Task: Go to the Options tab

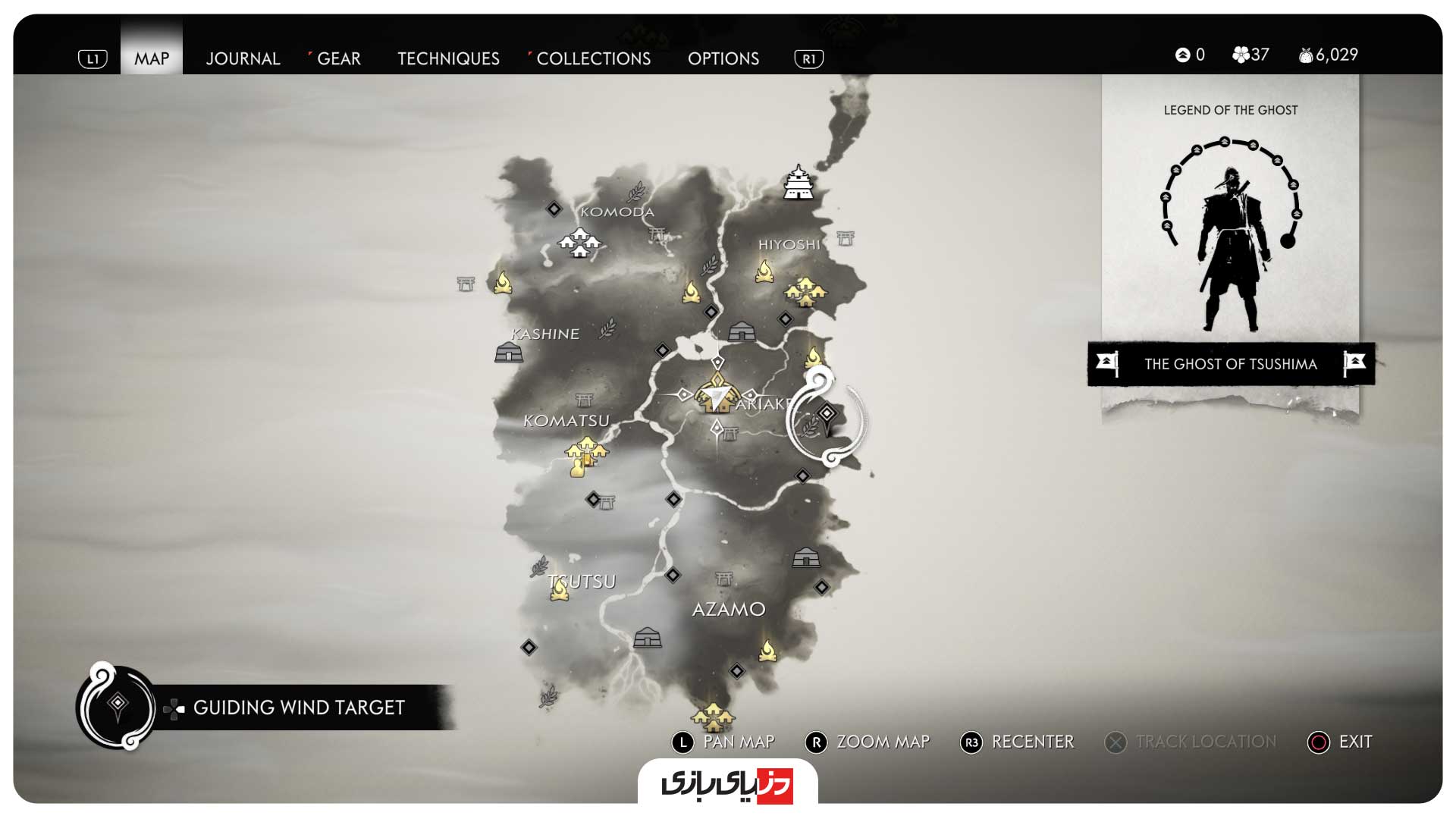Action: point(723,58)
